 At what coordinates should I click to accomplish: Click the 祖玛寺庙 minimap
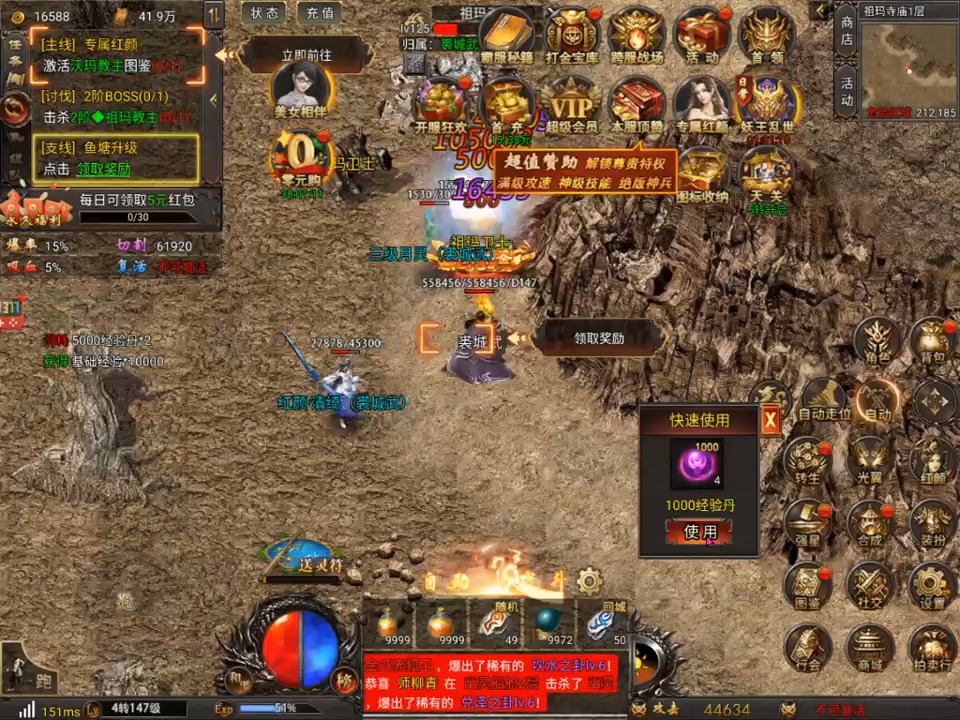tap(908, 62)
